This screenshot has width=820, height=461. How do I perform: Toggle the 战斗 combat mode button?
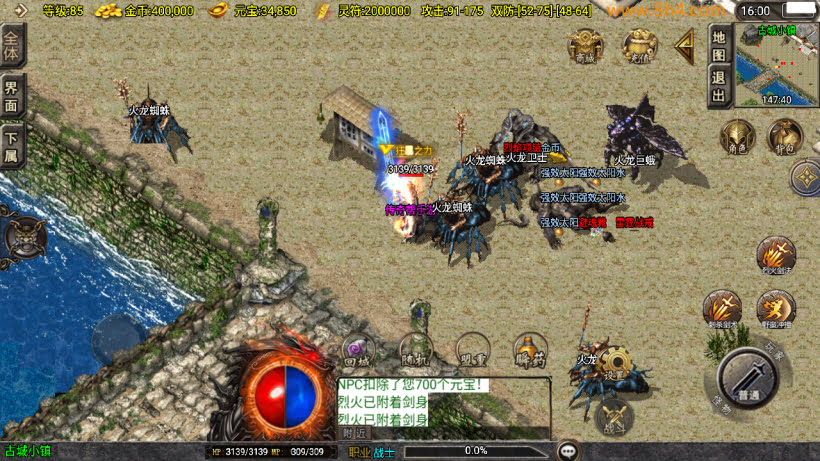coord(614,415)
